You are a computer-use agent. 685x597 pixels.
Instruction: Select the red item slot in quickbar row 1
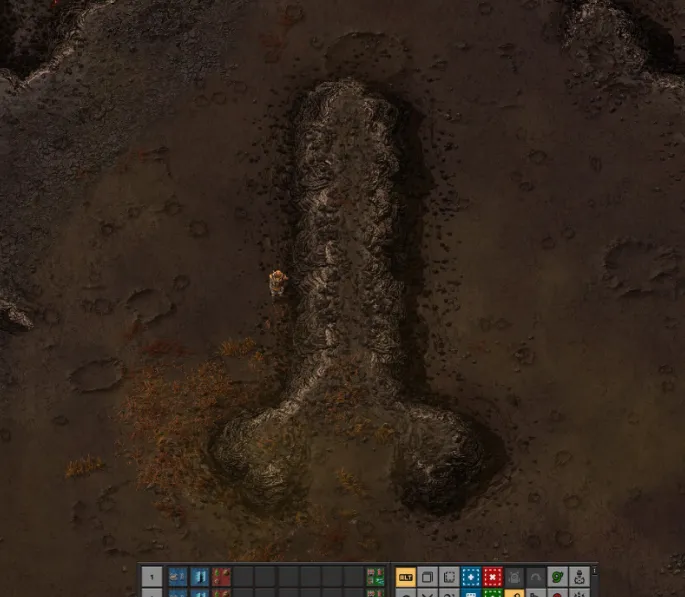(x=221, y=577)
